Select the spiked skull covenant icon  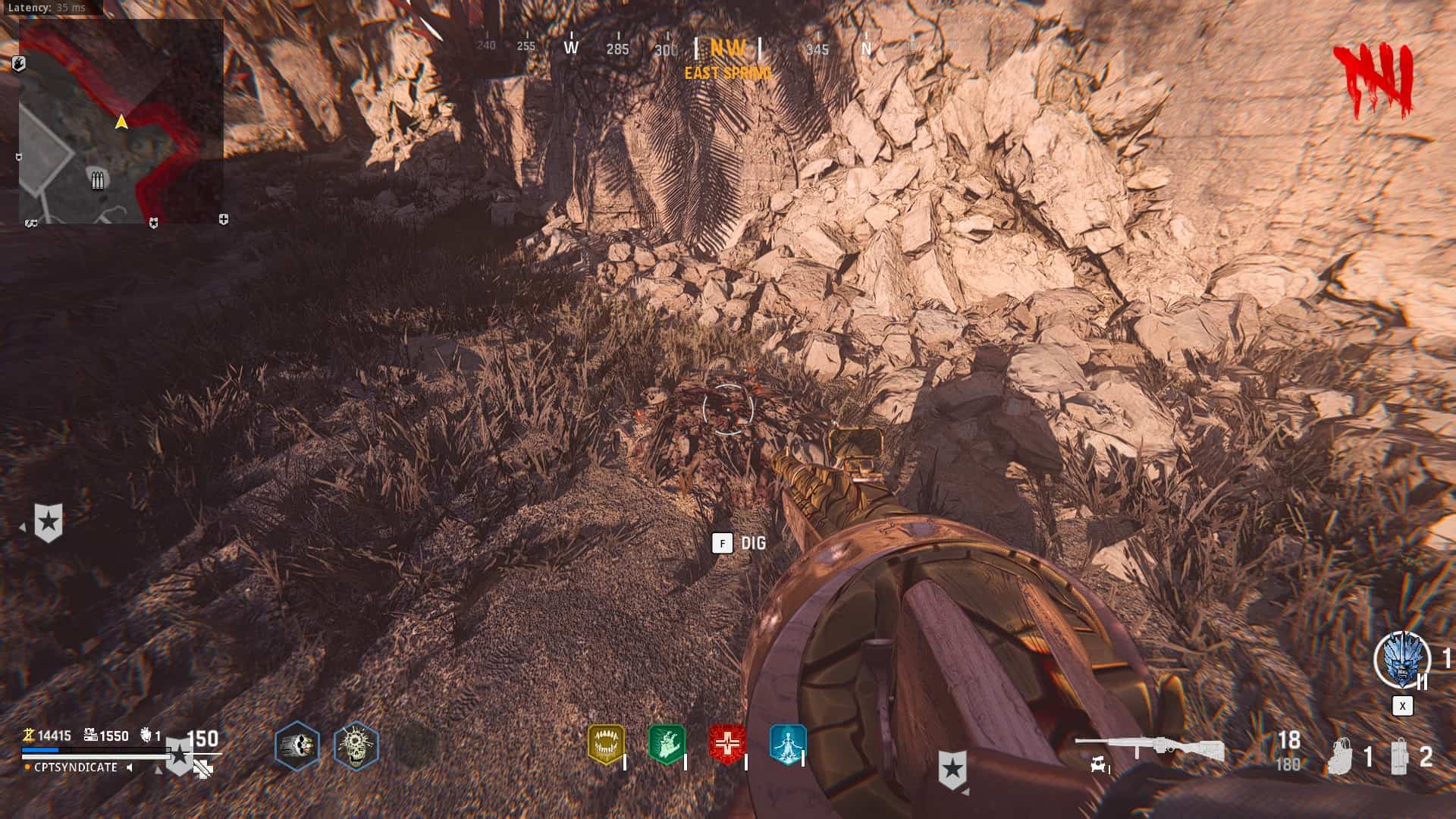(356, 745)
